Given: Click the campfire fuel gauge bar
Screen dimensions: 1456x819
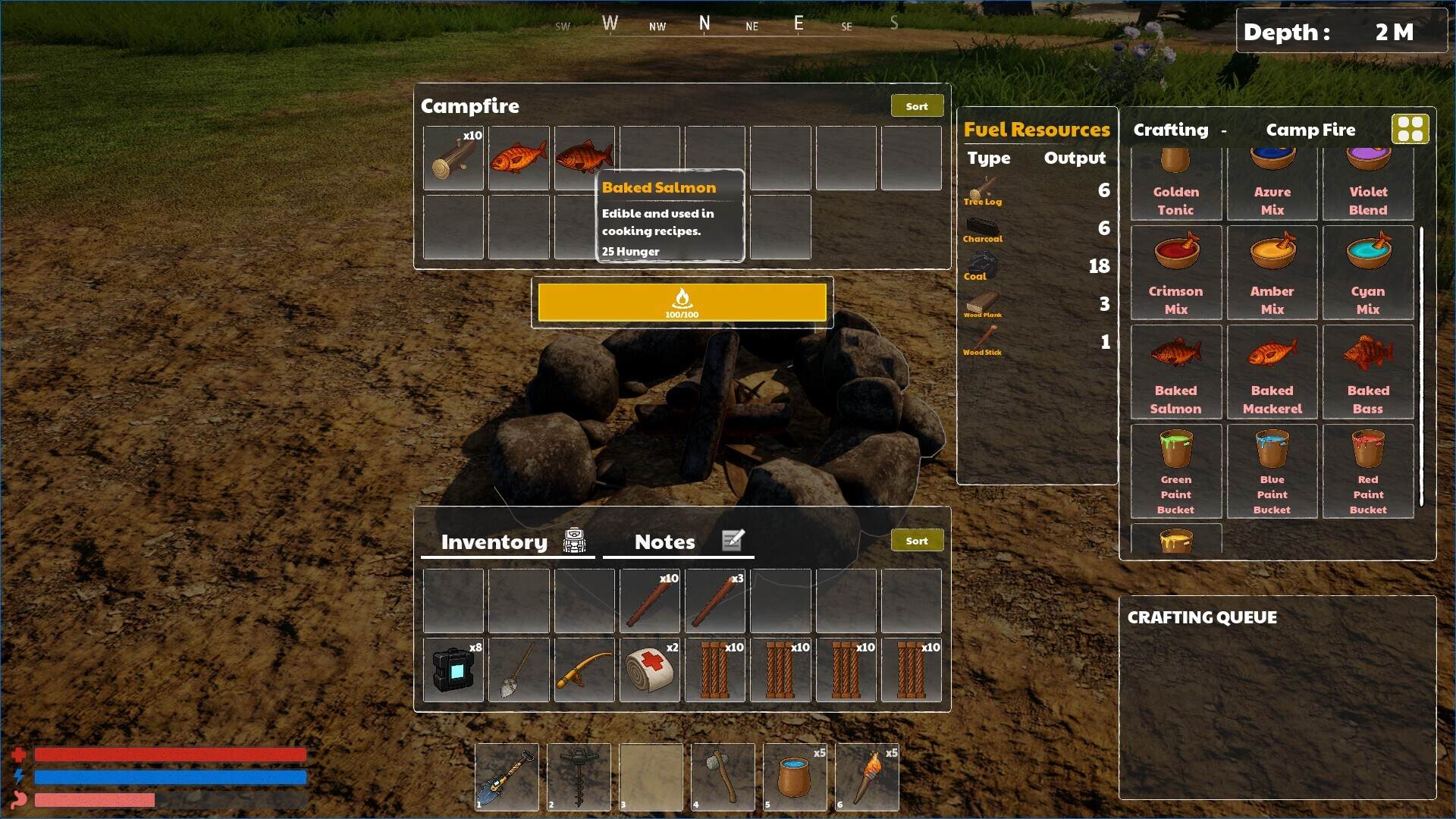Looking at the screenshot, I should click(682, 303).
